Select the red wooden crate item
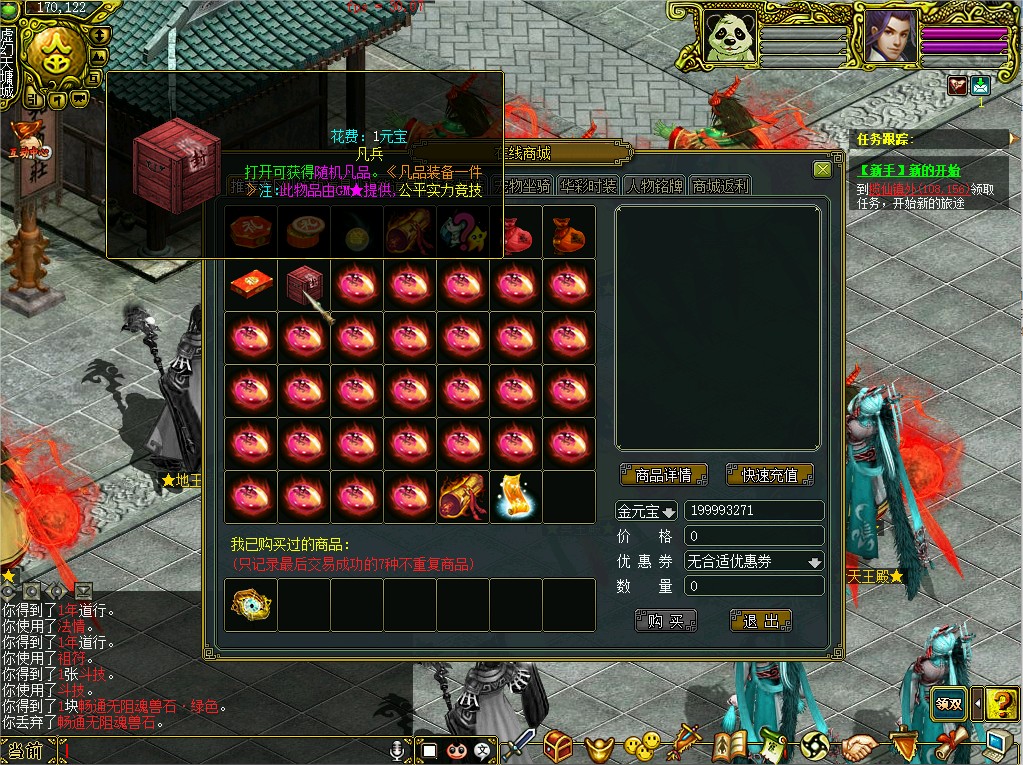This screenshot has width=1023, height=765. pyautogui.click(x=302, y=285)
